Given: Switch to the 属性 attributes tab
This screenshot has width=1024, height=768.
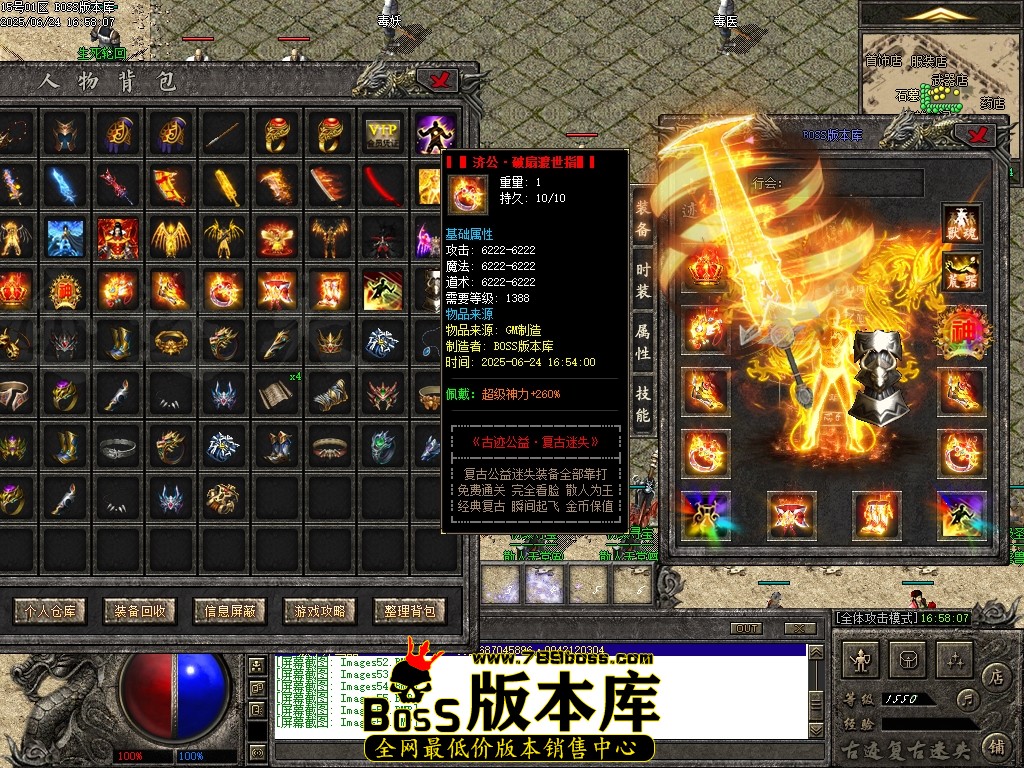Looking at the screenshot, I should pos(643,340).
